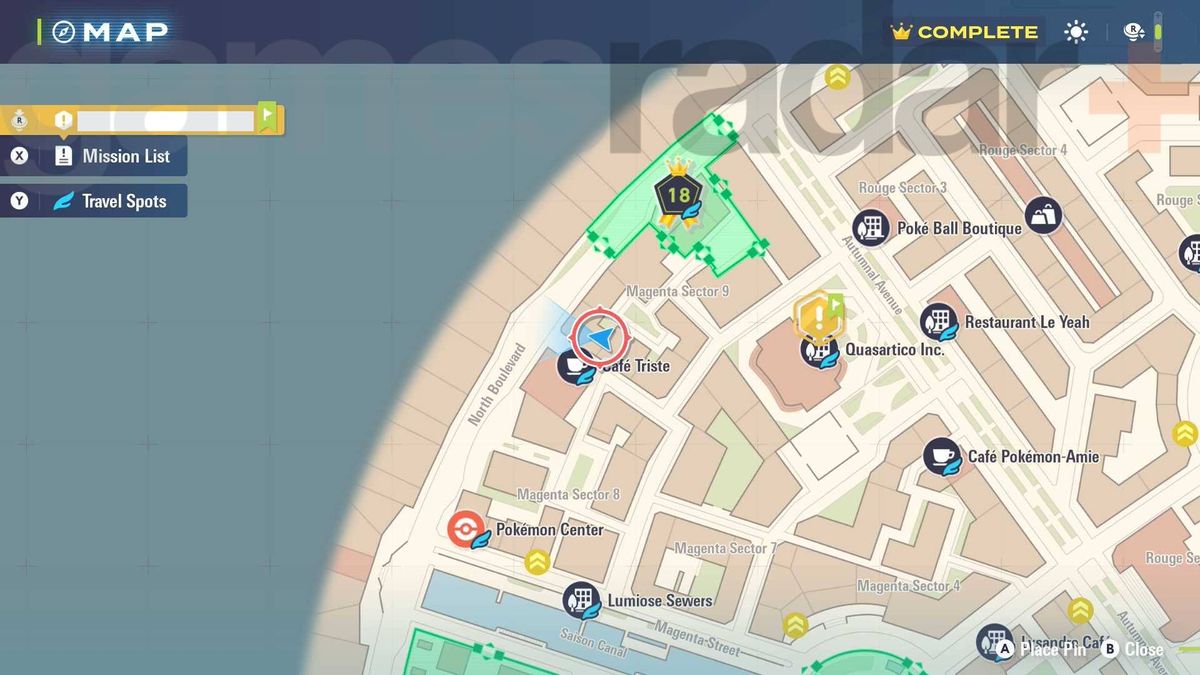1200x675 pixels.
Task: Select the tracked mission banner
Action: pyautogui.click(x=143, y=120)
